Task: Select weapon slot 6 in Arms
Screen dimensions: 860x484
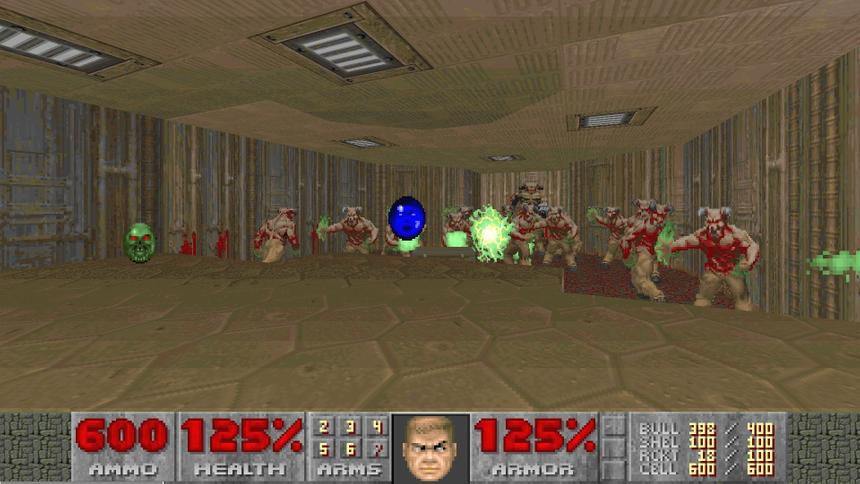Action: [349, 447]
